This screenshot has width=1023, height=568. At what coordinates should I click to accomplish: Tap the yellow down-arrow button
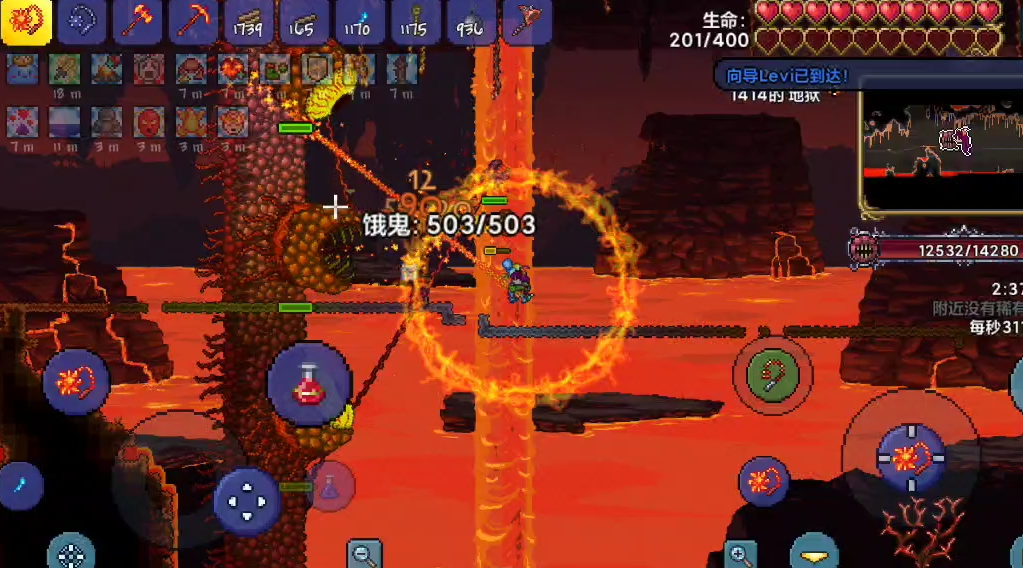click(x=814, y=553)
